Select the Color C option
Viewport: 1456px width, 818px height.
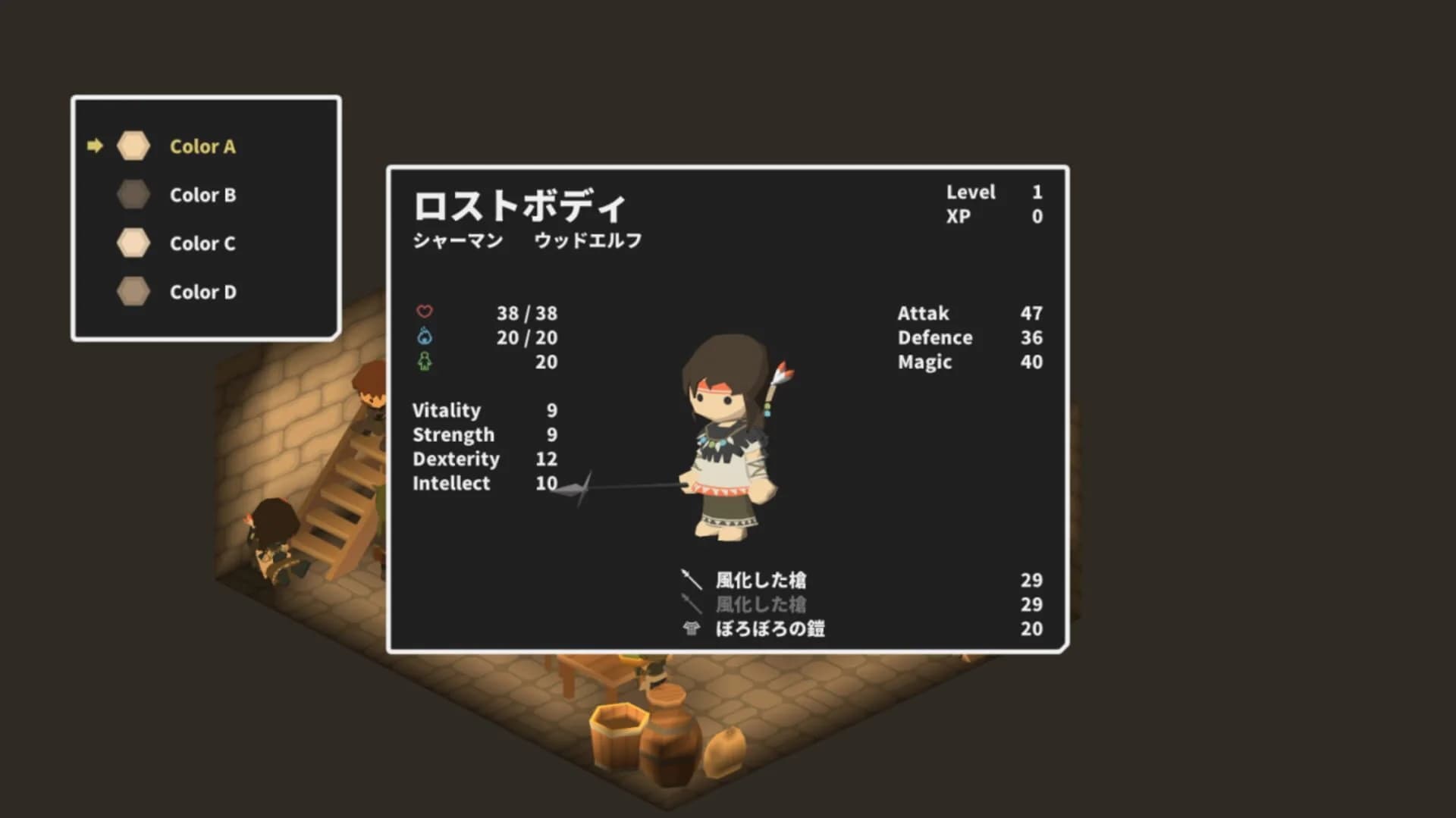pyautogui.click(x=202, y=243)
